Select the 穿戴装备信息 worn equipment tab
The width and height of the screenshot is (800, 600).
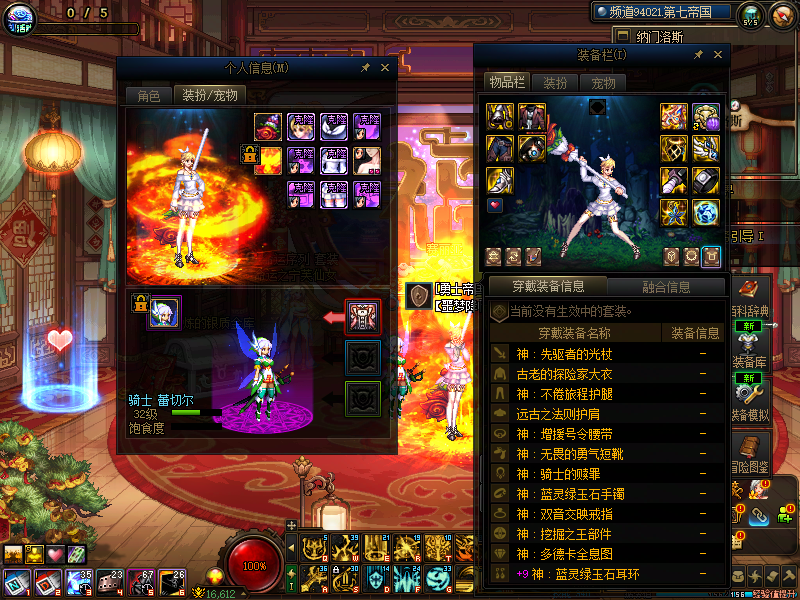548,287
